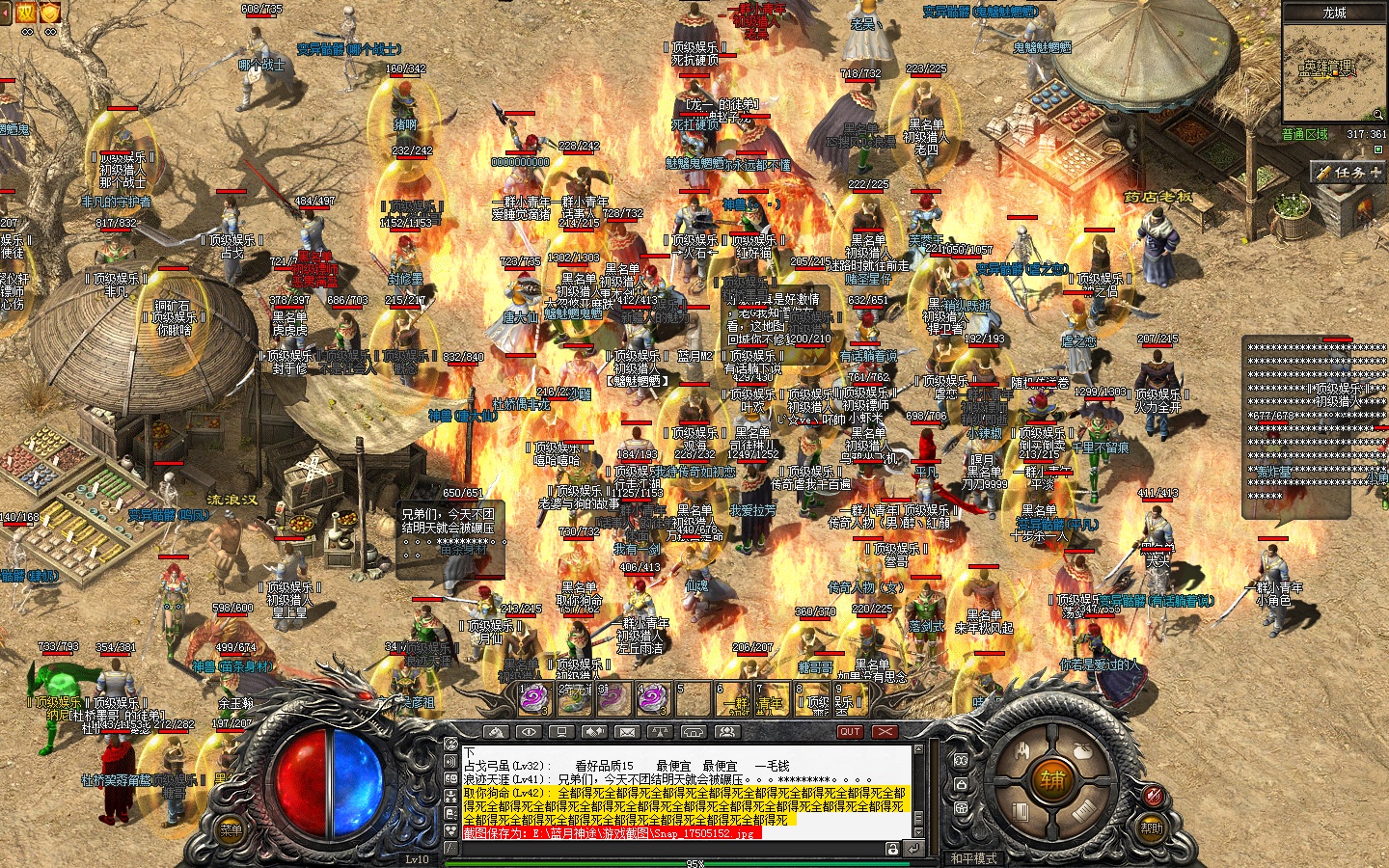This screenshot has height=868, width=1389.
Task: Use the green item in hotbar slot 2
Action: coord(574,697)
